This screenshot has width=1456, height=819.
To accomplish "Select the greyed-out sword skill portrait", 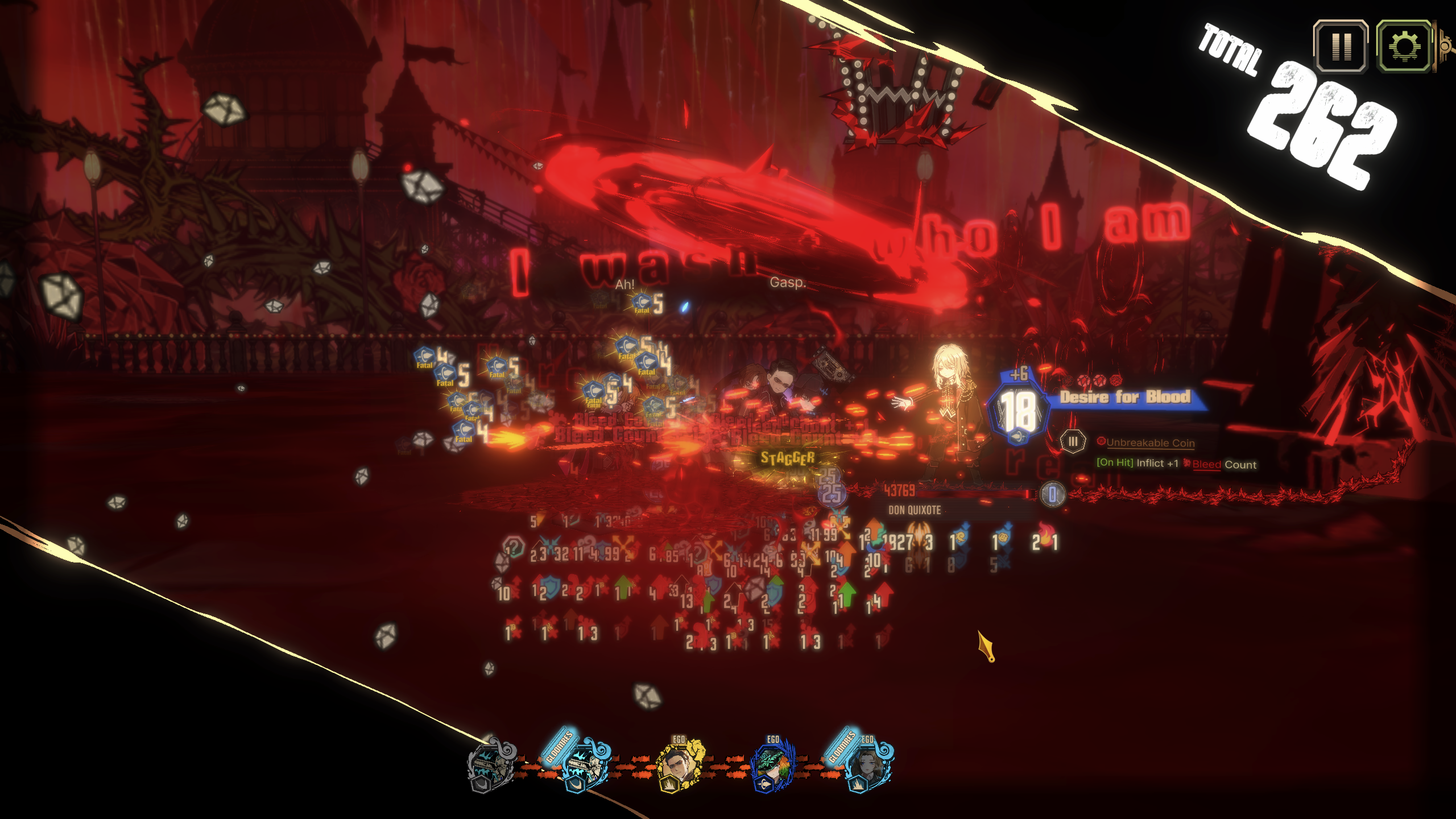I will point(490,765).
